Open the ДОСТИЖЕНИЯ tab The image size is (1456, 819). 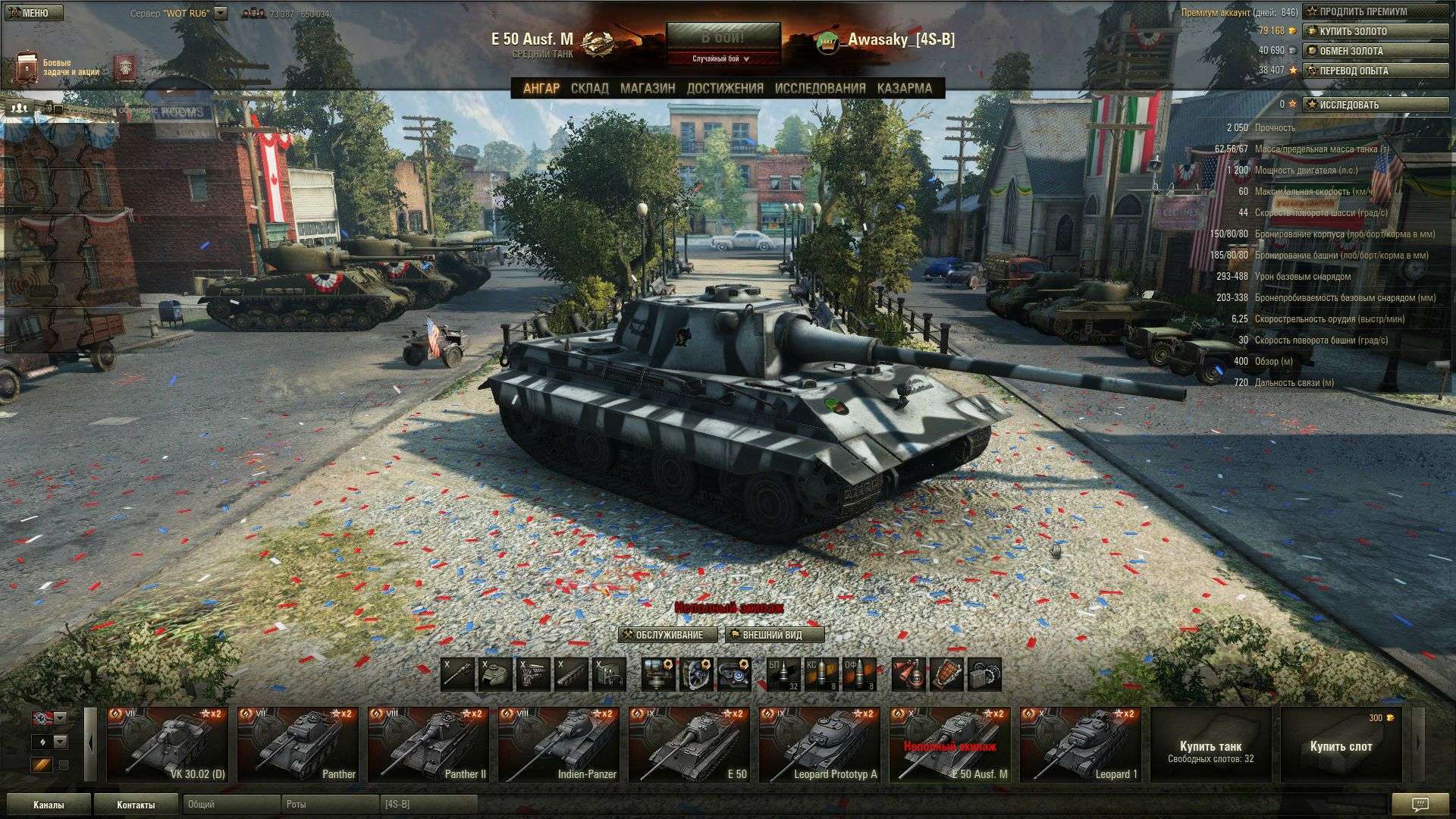pos(725,88)
